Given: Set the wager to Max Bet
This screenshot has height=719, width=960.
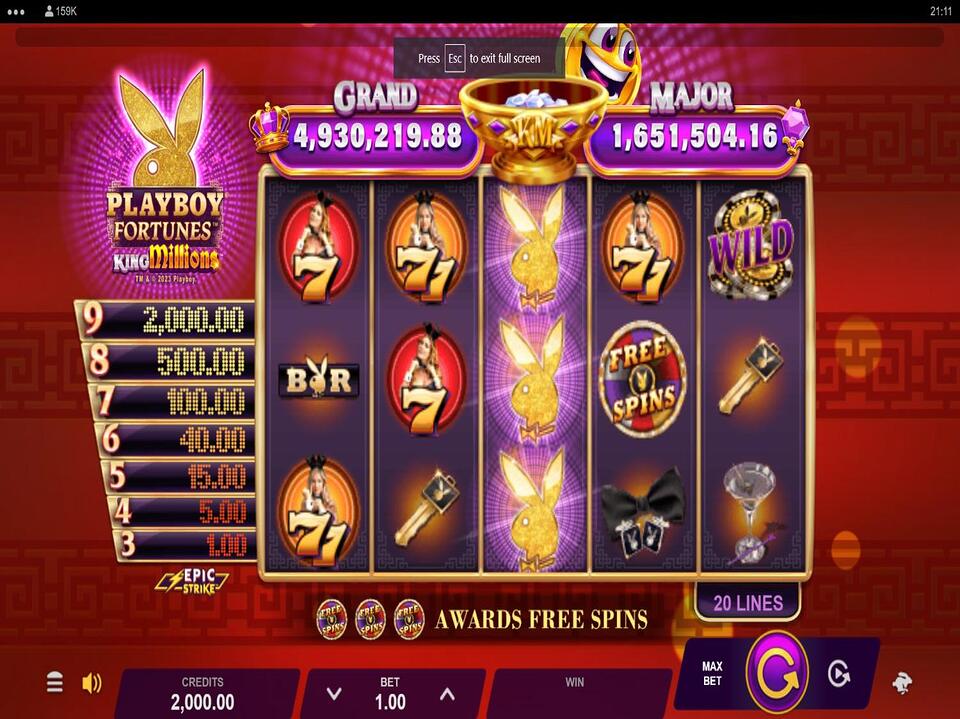Looking at the screenshot, I should click(x=712, y=674).
